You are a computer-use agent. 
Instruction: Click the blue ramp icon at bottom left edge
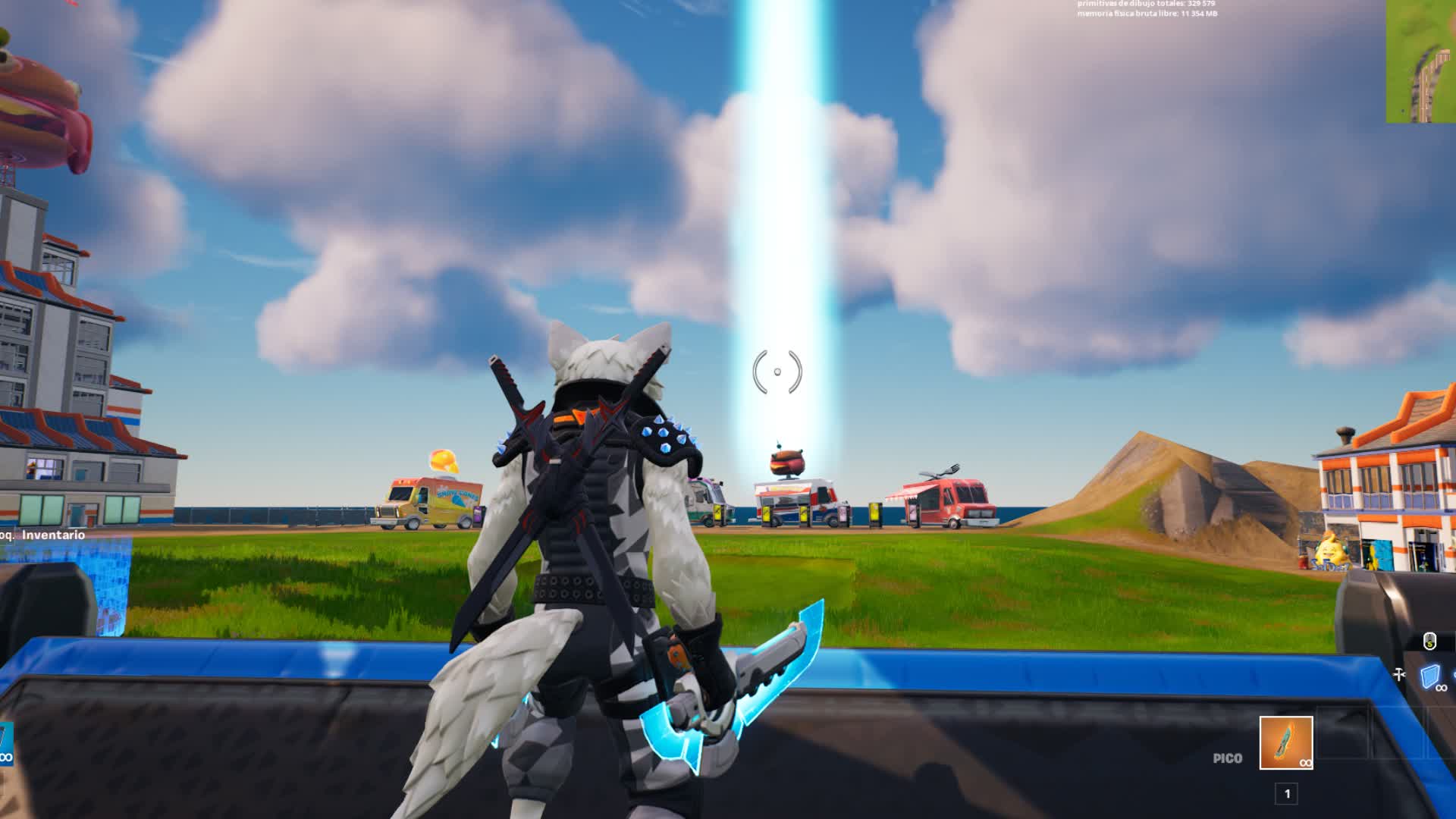coord(6,742)
